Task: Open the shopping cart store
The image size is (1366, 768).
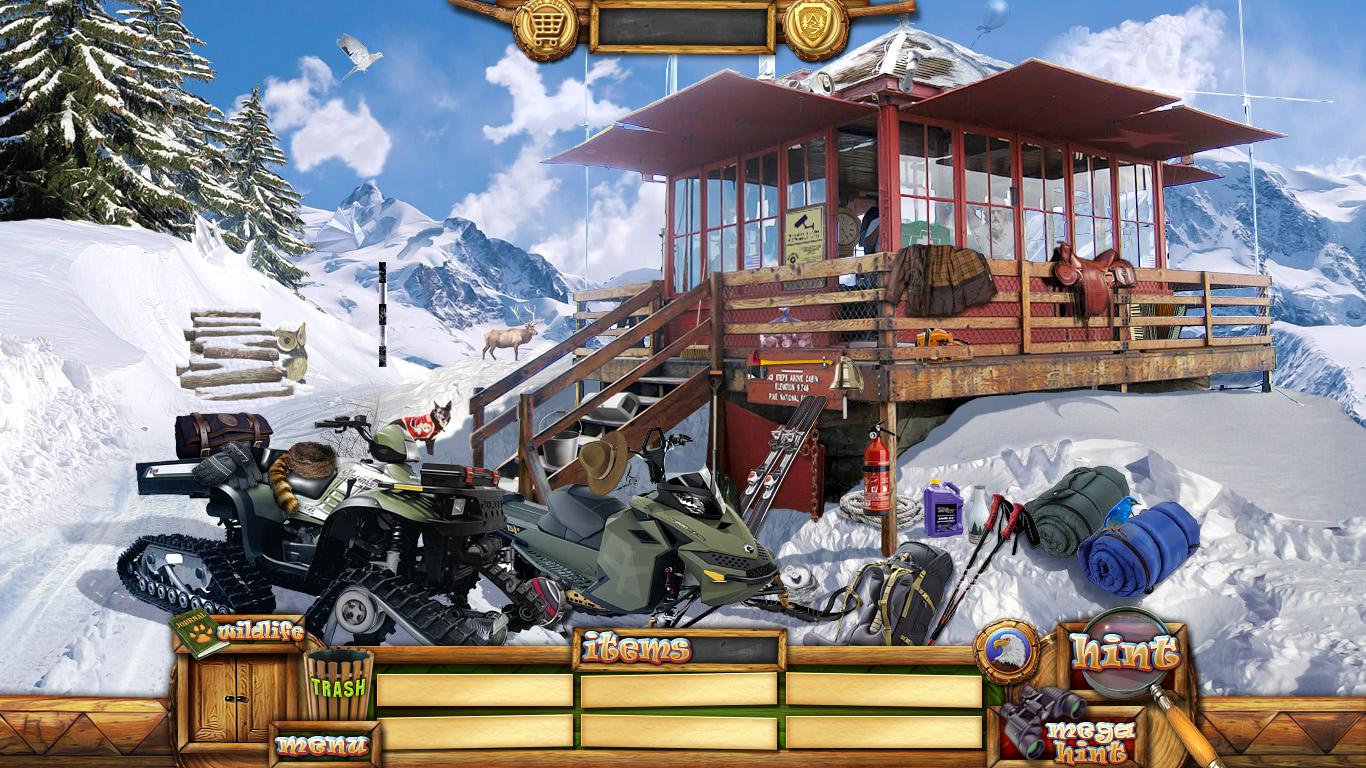Action: click(x=545, y=28)
